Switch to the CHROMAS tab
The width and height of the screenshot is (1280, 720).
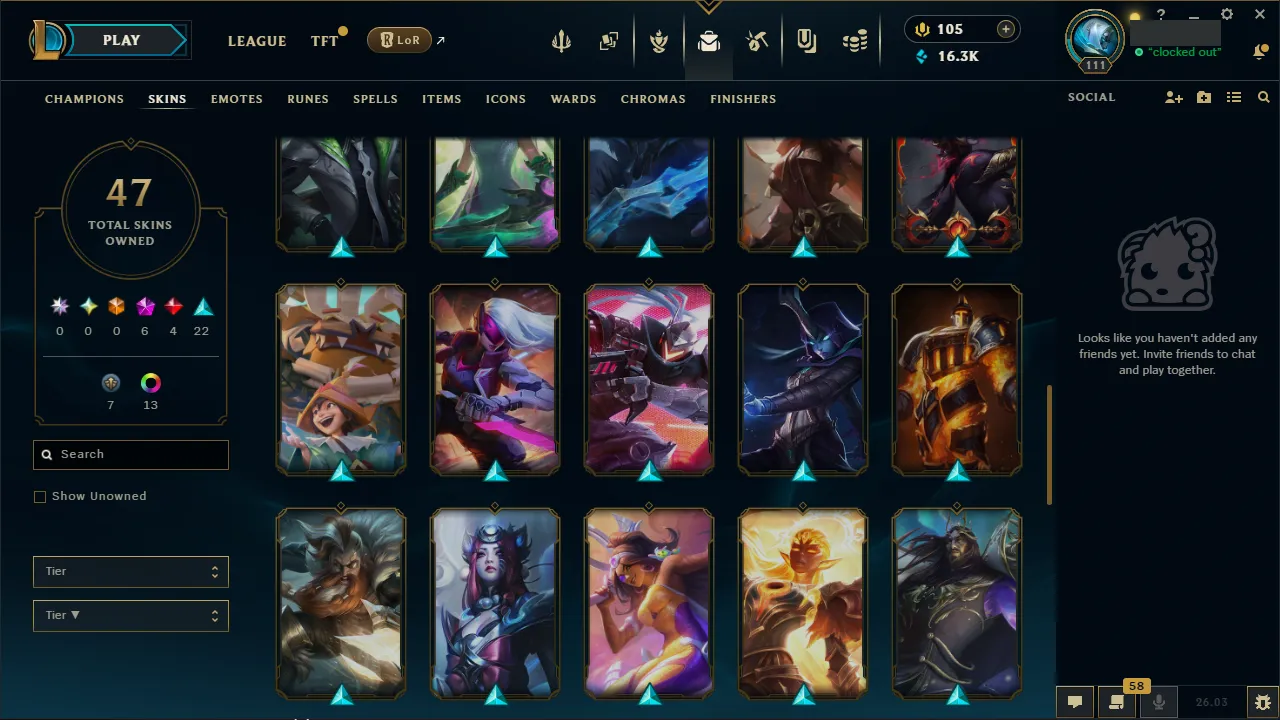pos(653,99)
